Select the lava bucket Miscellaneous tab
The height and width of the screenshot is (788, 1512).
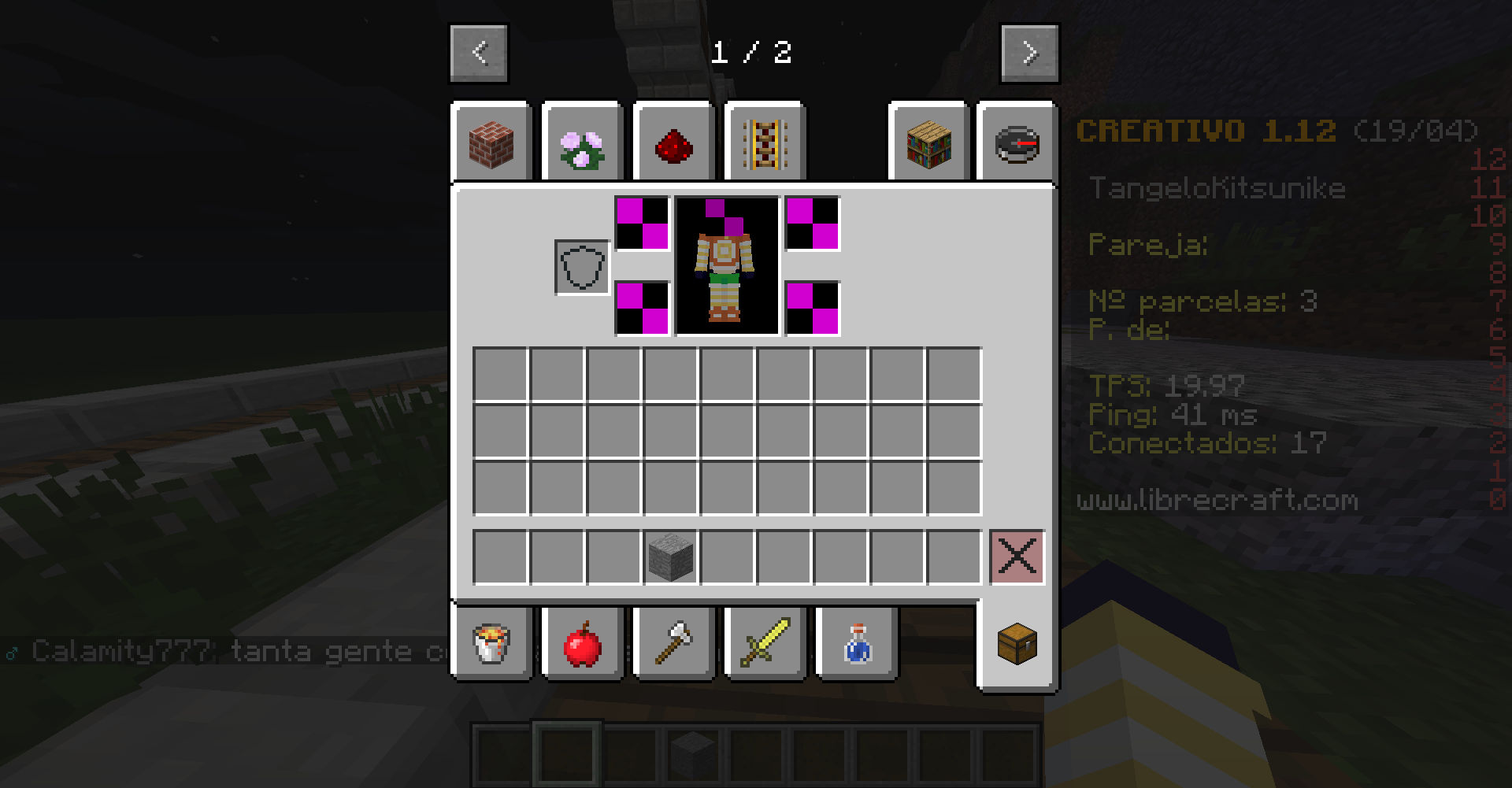491,643
